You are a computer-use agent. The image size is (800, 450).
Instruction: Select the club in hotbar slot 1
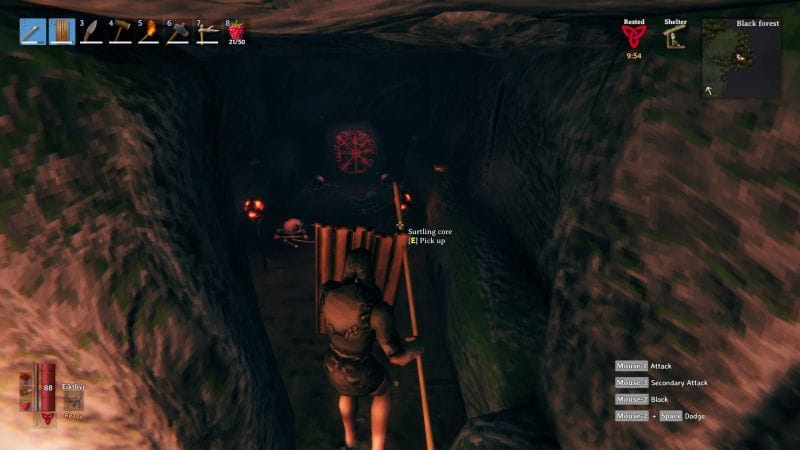click(x=33, y=32)
